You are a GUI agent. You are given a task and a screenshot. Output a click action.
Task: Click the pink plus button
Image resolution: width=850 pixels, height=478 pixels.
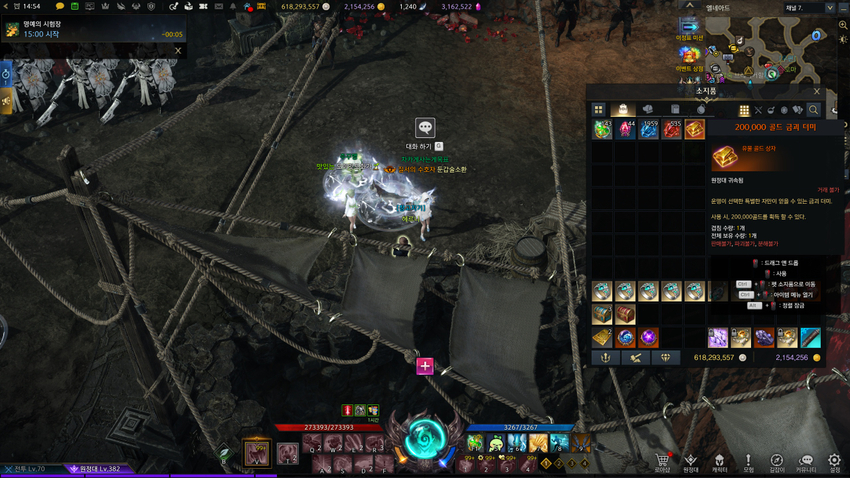(425, 366)
